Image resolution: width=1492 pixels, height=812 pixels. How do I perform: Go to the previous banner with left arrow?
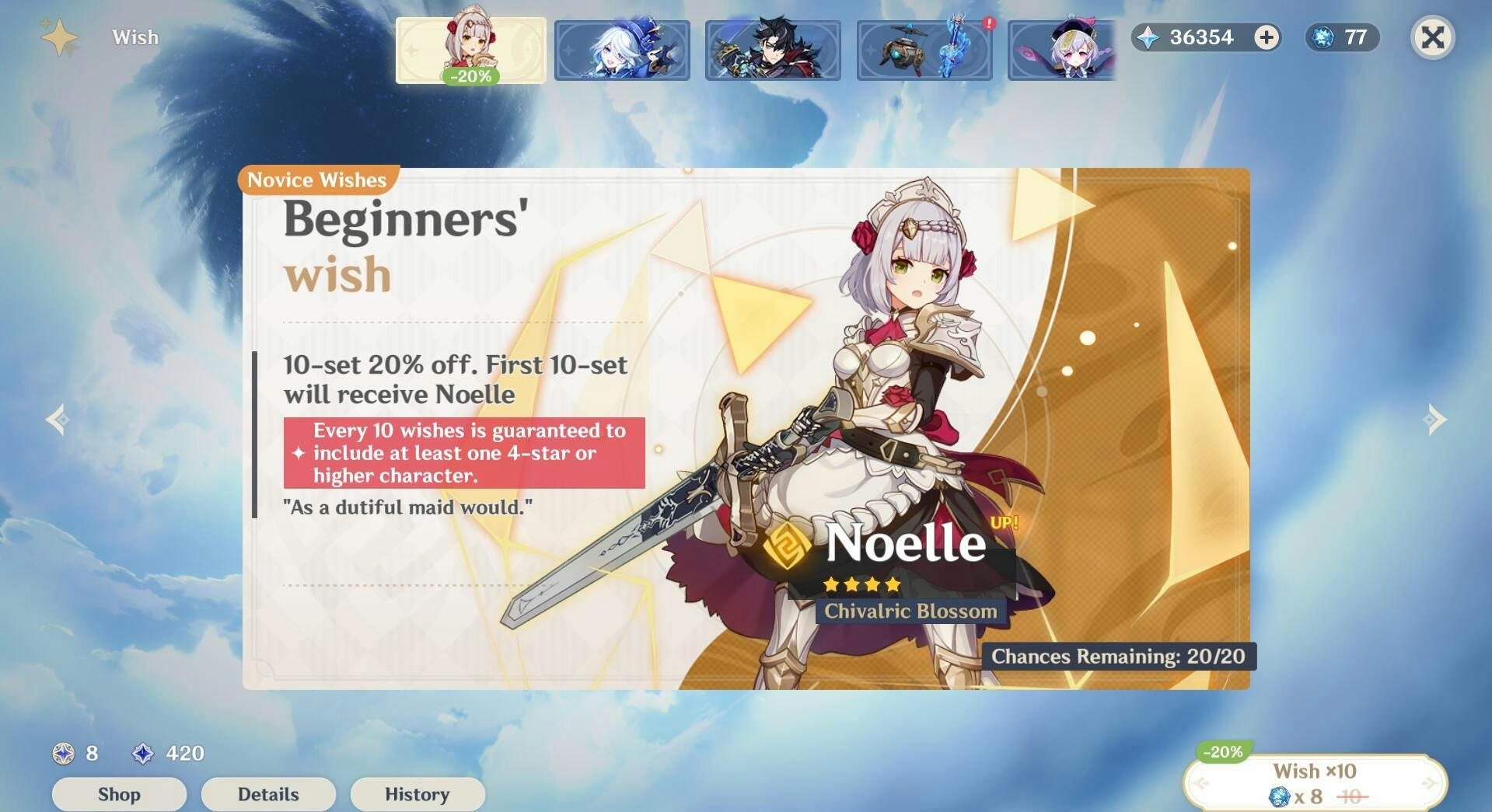57,420
